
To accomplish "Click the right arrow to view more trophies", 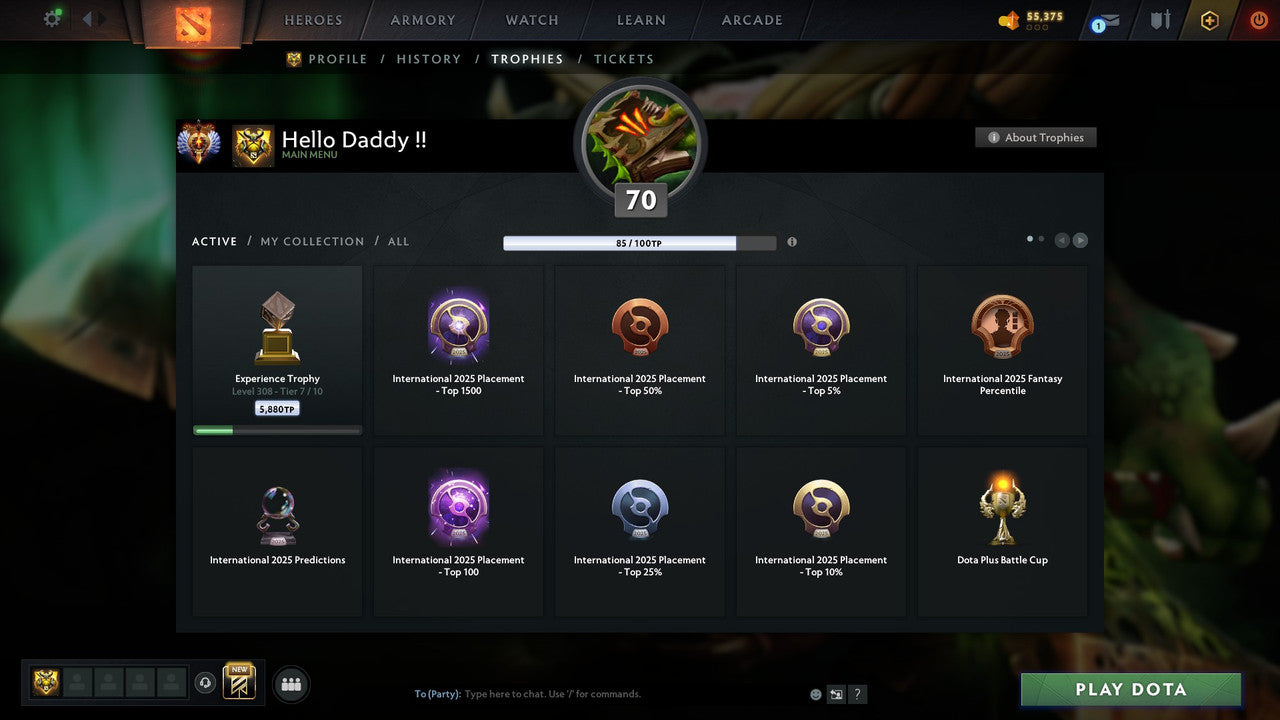I will pos(1080,240).
